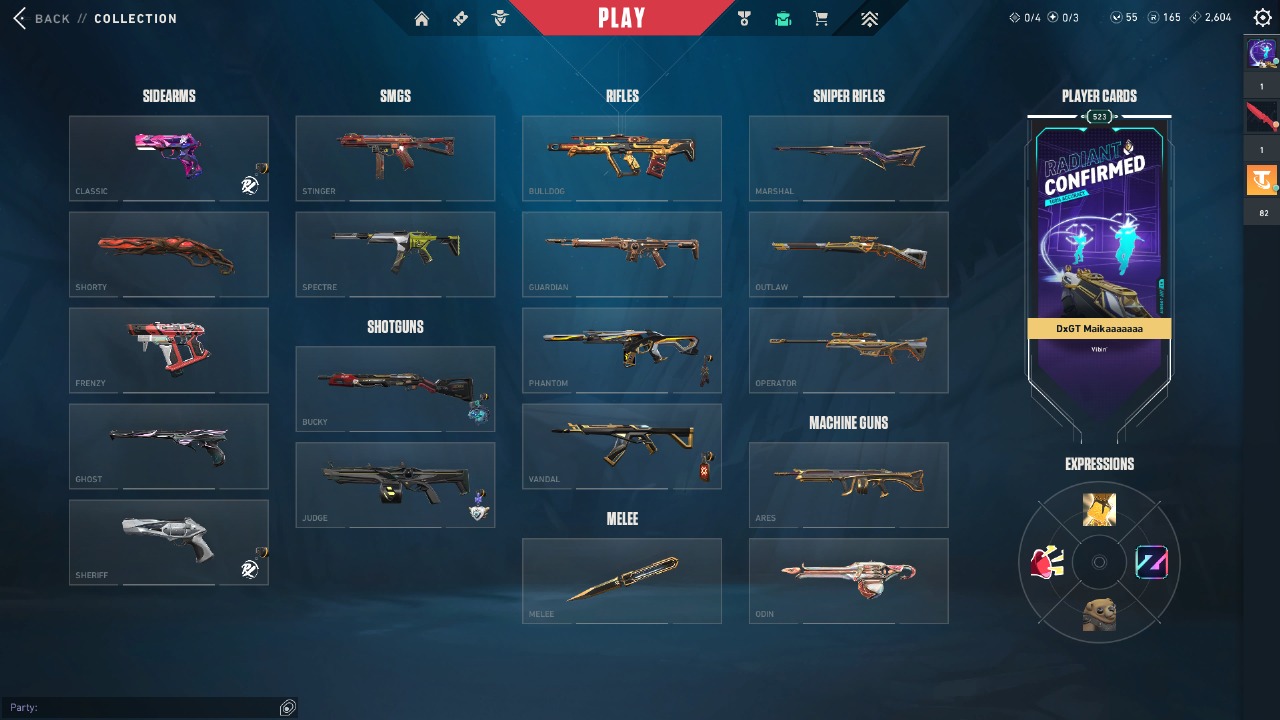The height and width of the screenshot is (720, 1280).
Task: Open the home screen icon
Action: pyautogui.click(x=421, y=18)
